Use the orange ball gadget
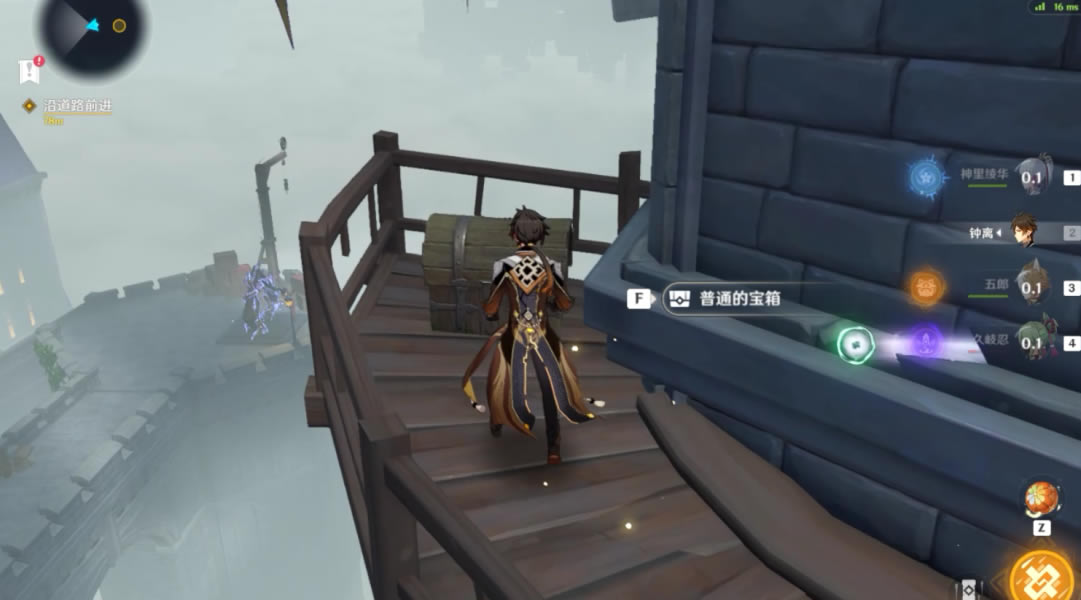 1040,499
